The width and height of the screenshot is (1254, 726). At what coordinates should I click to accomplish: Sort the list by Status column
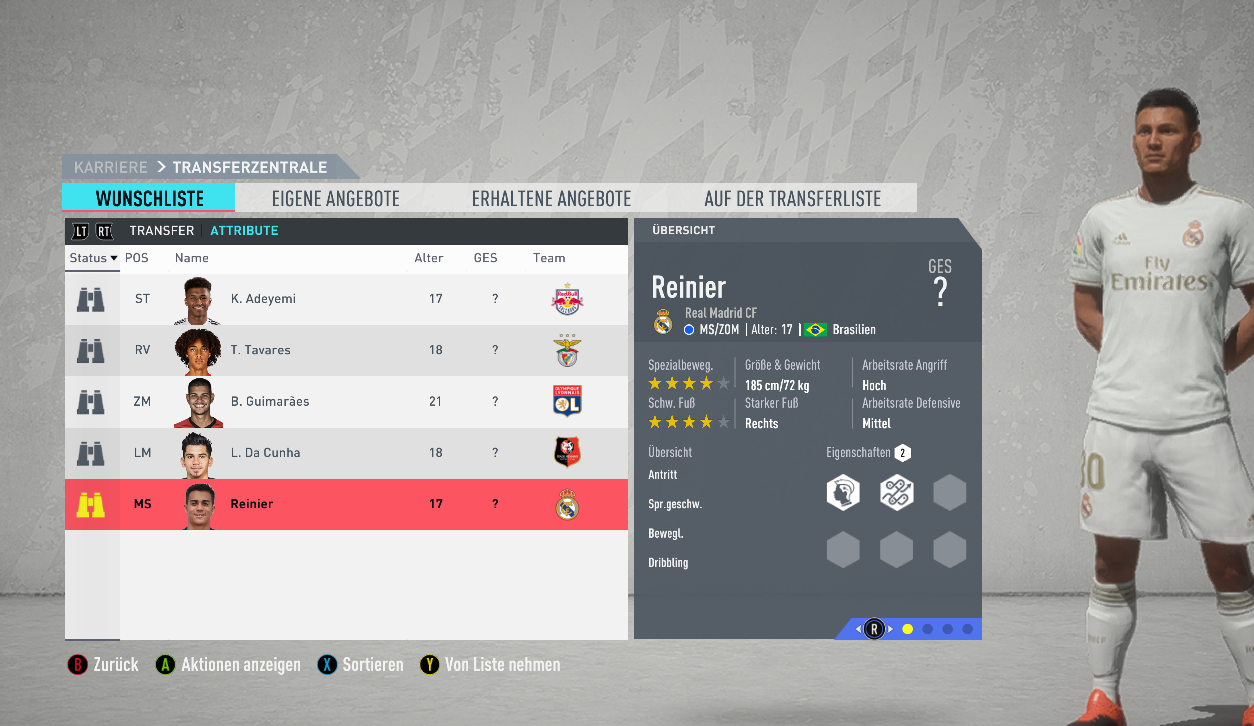pyautogui.click(x=93, y=258)
